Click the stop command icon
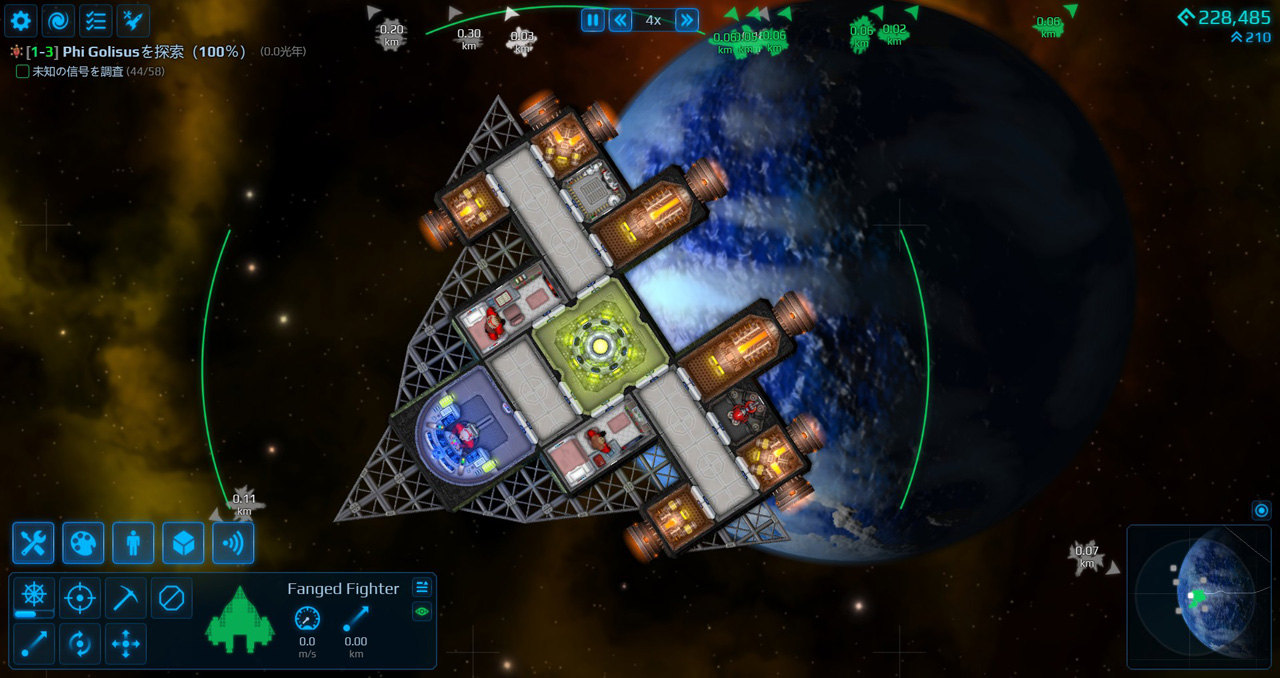Screen dimensions: 1280x678 [172, 598]
